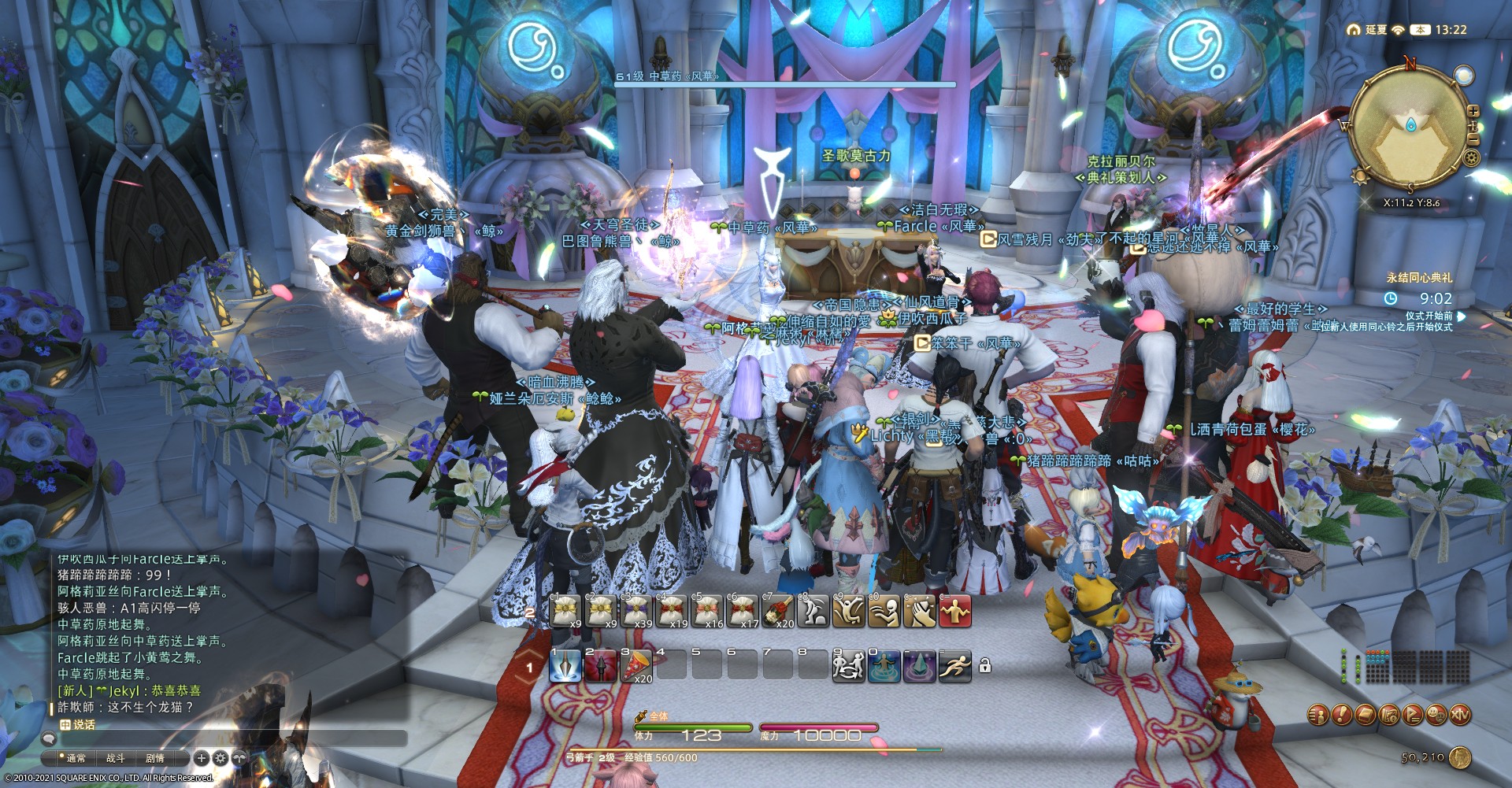Click the chat text input field
The image size is (1512, 788).
tap(228, 738)
